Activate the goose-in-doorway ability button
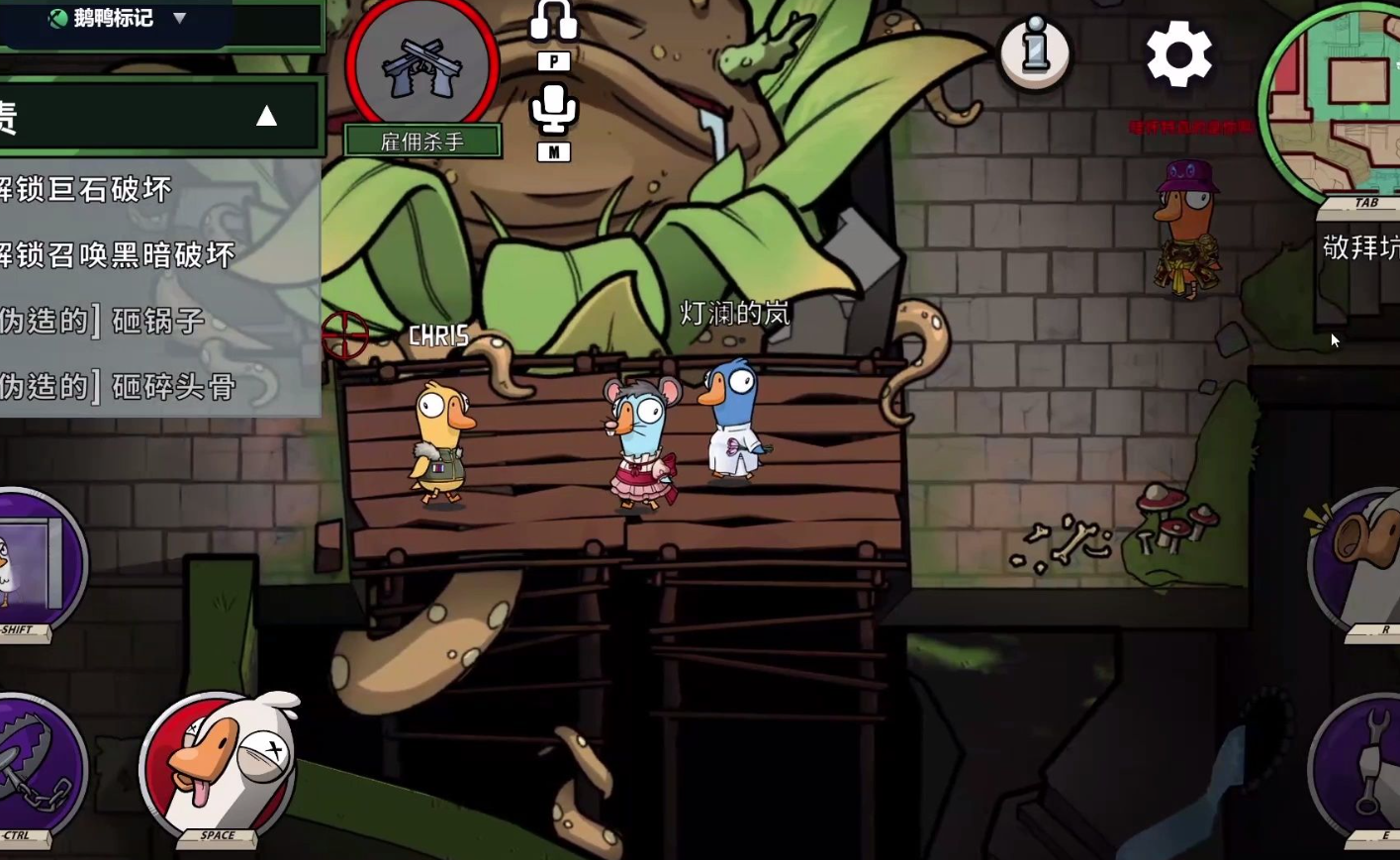 coord(35,564)
